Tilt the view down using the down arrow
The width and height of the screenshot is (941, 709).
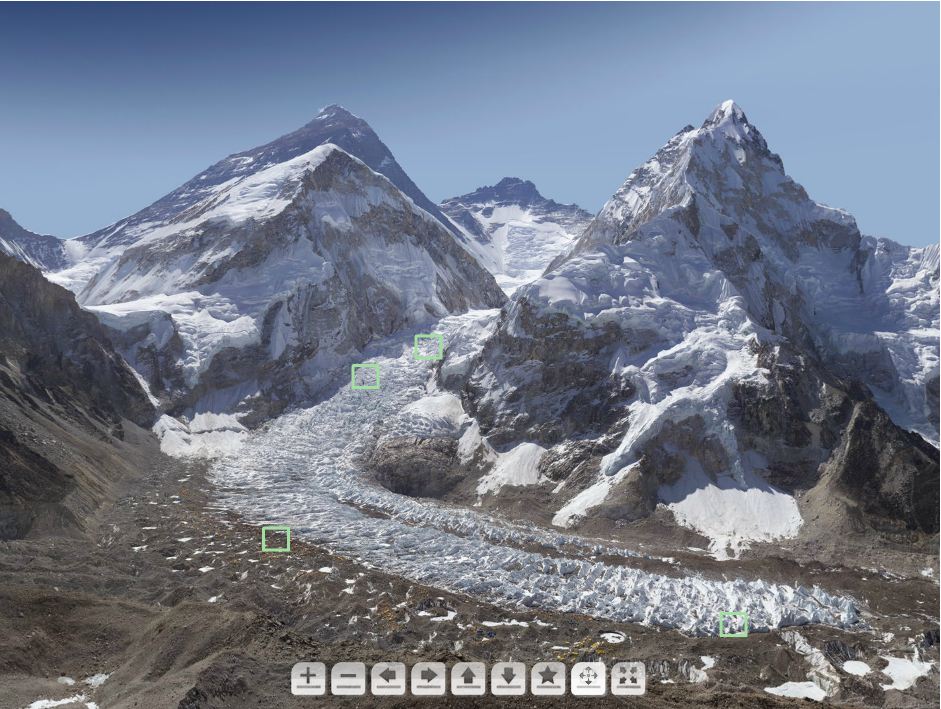pyautogui.click(x=508, y=679)
